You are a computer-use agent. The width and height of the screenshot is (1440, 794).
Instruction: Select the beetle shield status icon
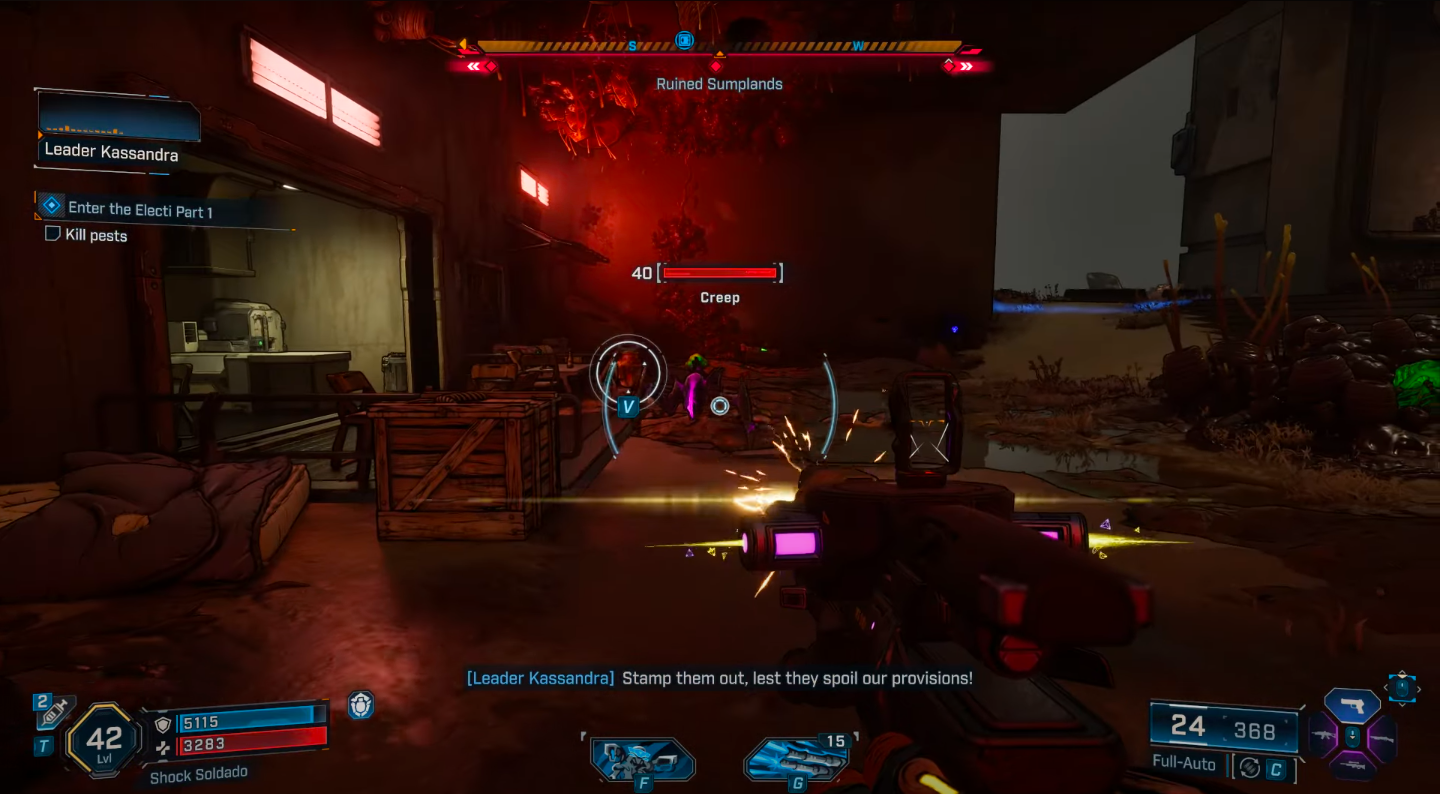pos(361,706)
